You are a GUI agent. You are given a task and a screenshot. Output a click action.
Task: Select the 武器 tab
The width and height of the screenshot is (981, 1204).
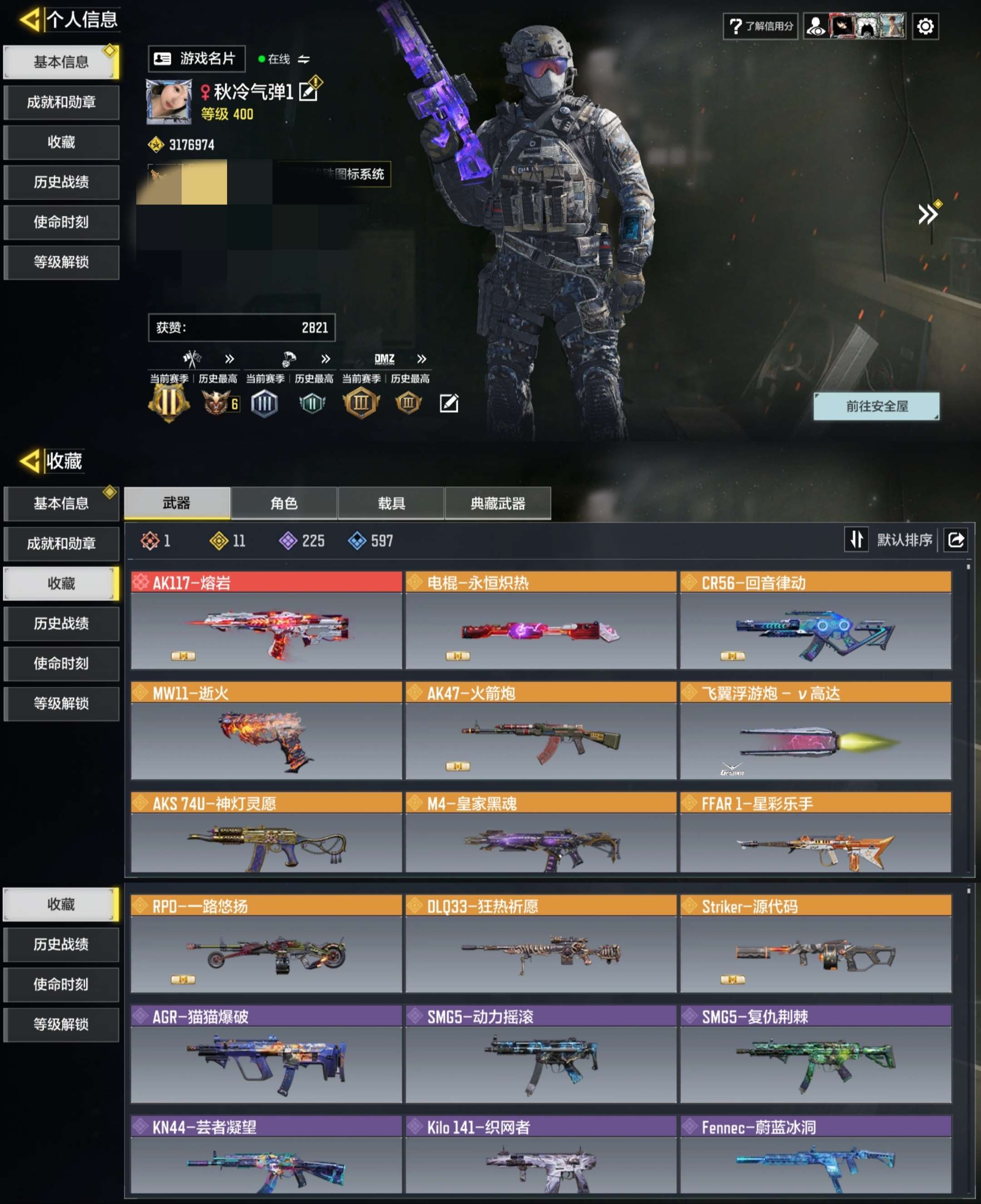pos(177,503)
